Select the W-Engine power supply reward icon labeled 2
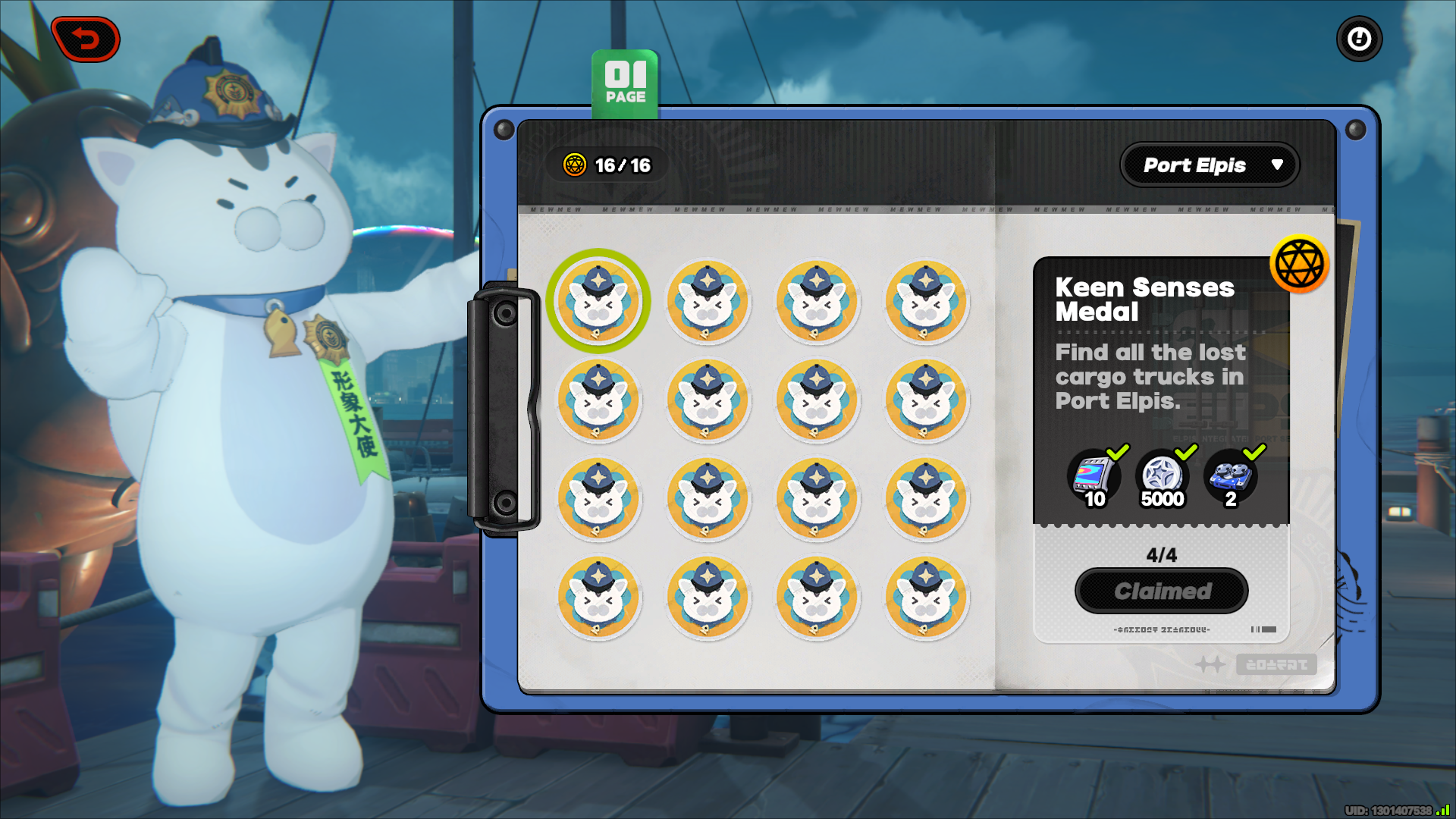1456x819 pixels. [x=1230, y=475]
